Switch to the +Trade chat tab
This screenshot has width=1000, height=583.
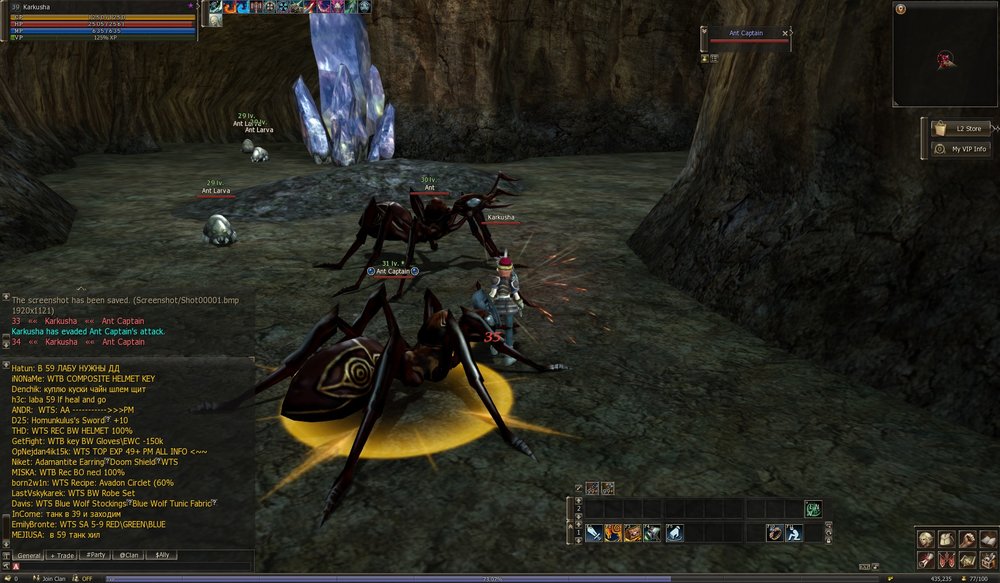pyautogui.click(x=64, y=555)
